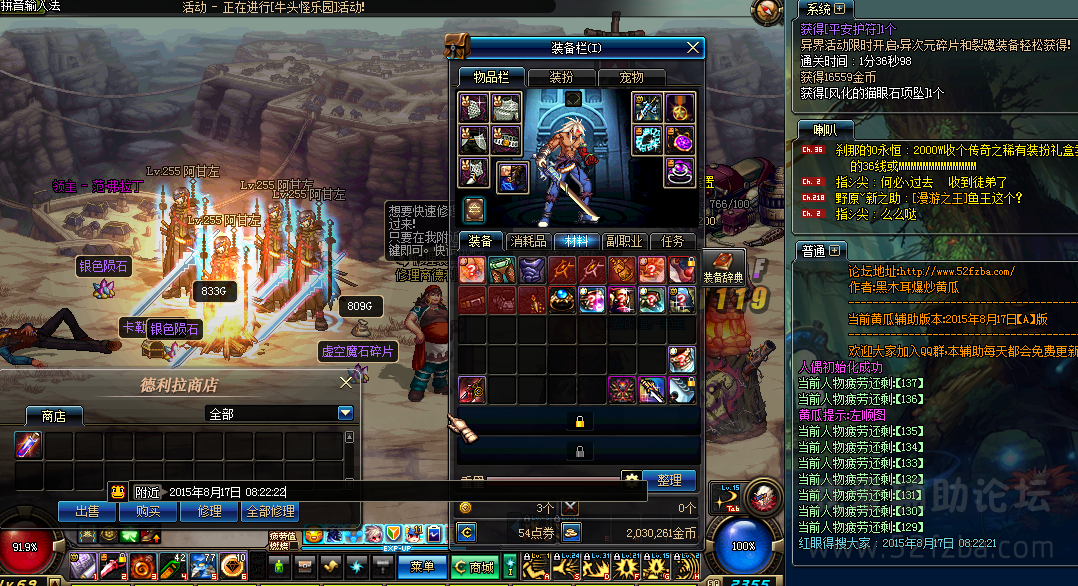
Task: Show the 任务 quest items tab
Action: pyautogui.click(x=672, y=241)
